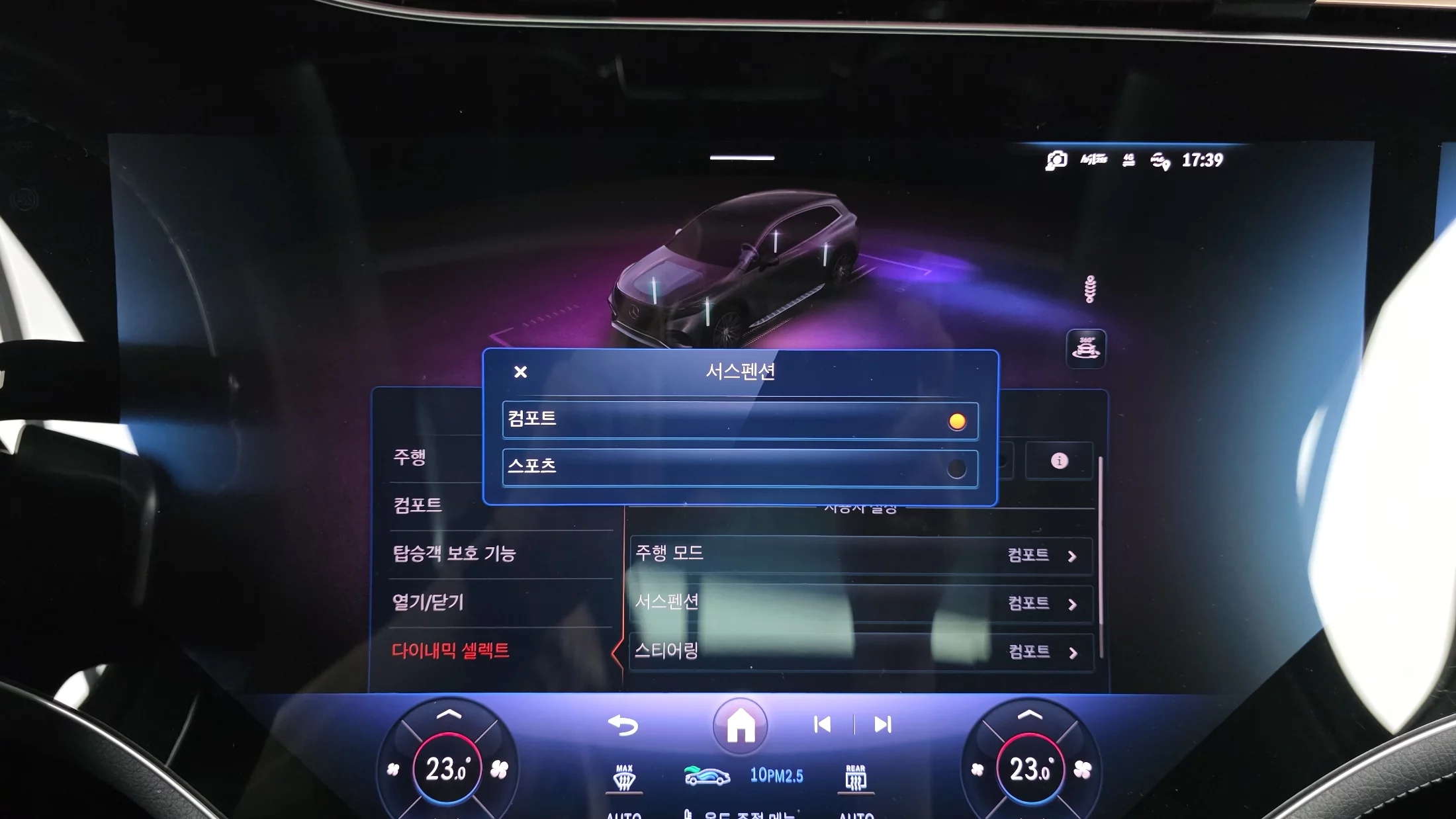
Task: Close the 서스펜션 popup dialog
Action: click(x=521, y=372)
